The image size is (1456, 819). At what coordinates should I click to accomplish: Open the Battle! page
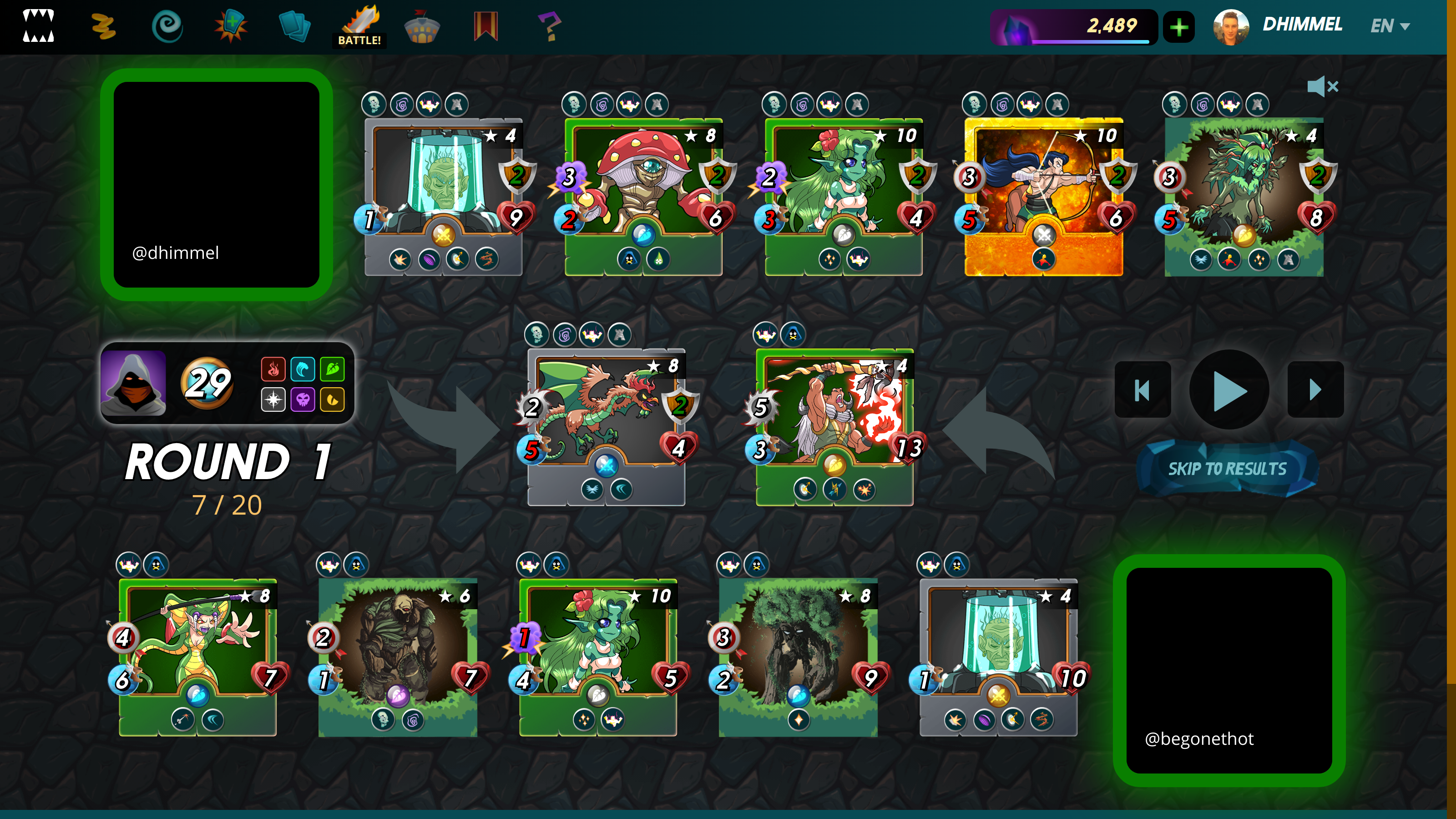coord(359,26)
